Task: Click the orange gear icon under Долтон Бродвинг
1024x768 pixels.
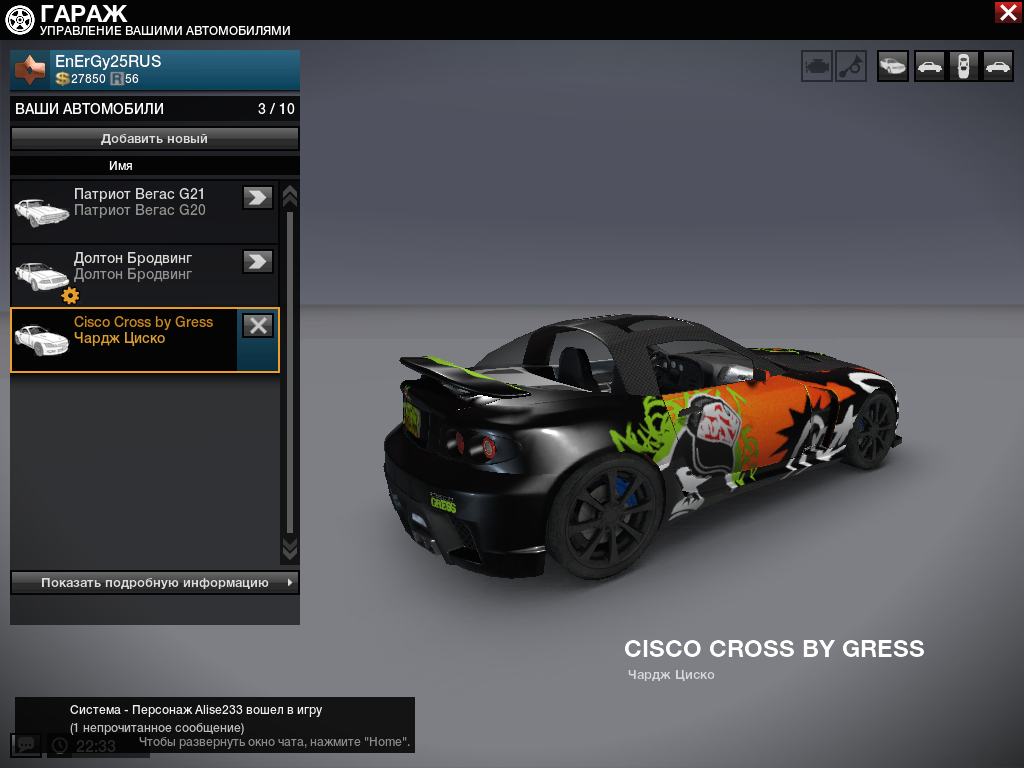Action: [70, 295]
